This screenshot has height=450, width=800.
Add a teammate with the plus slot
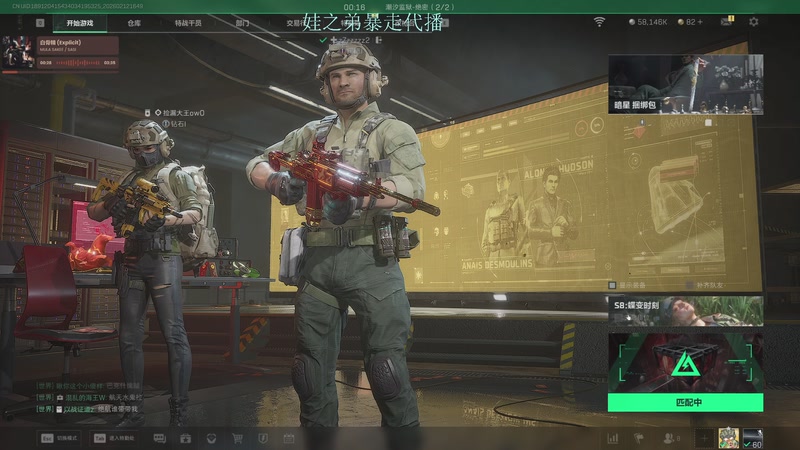point(705,438)
